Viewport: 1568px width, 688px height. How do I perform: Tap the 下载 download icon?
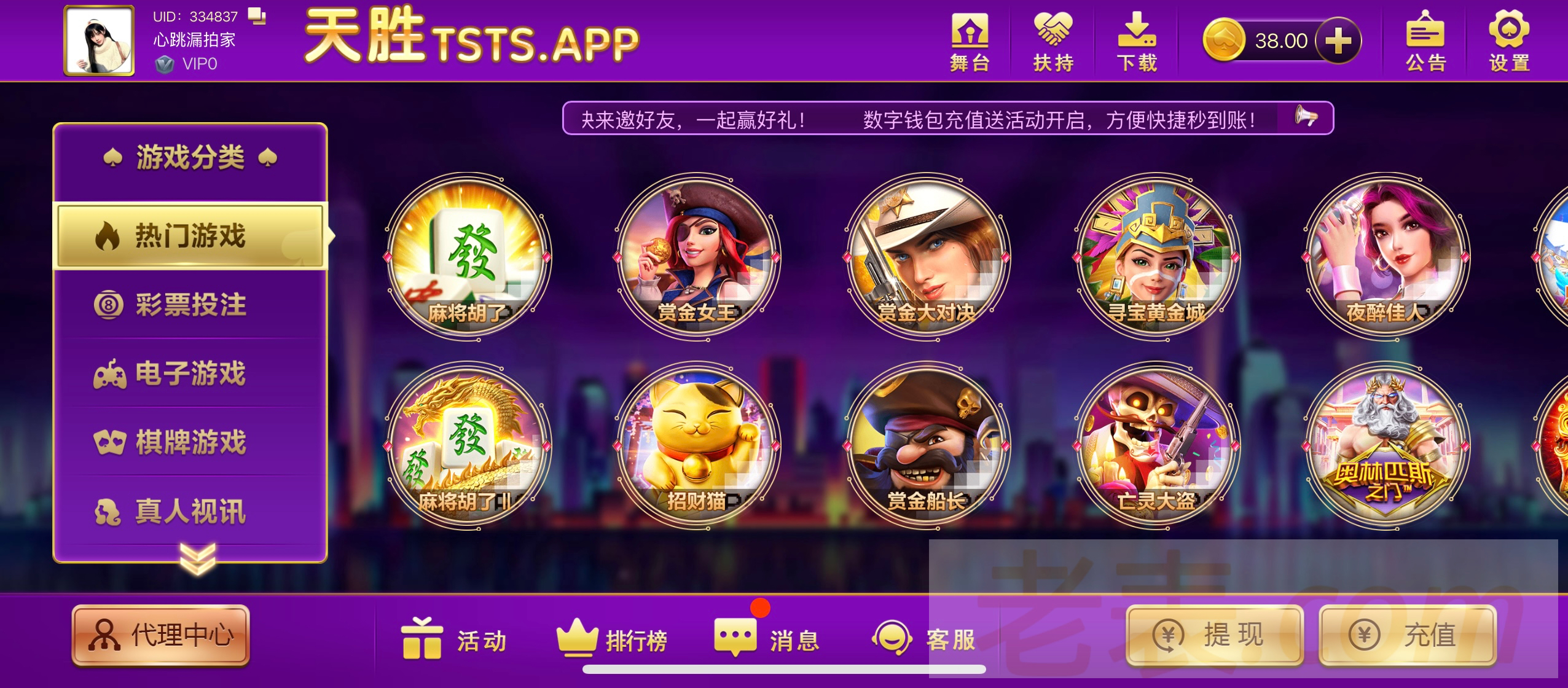pyautogui.click(x=1137, y=41)
